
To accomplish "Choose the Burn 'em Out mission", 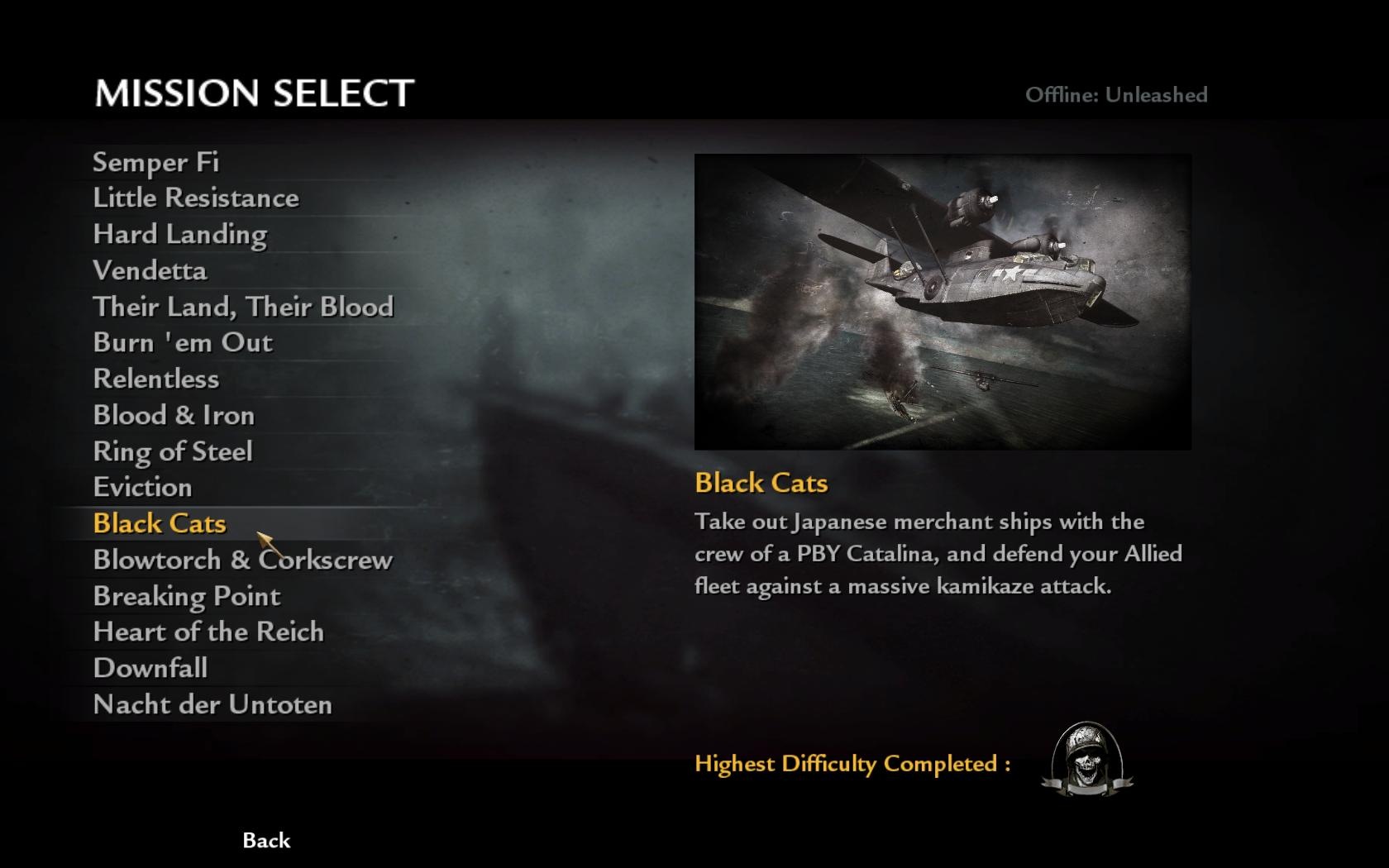I will (x=183, y=343).
